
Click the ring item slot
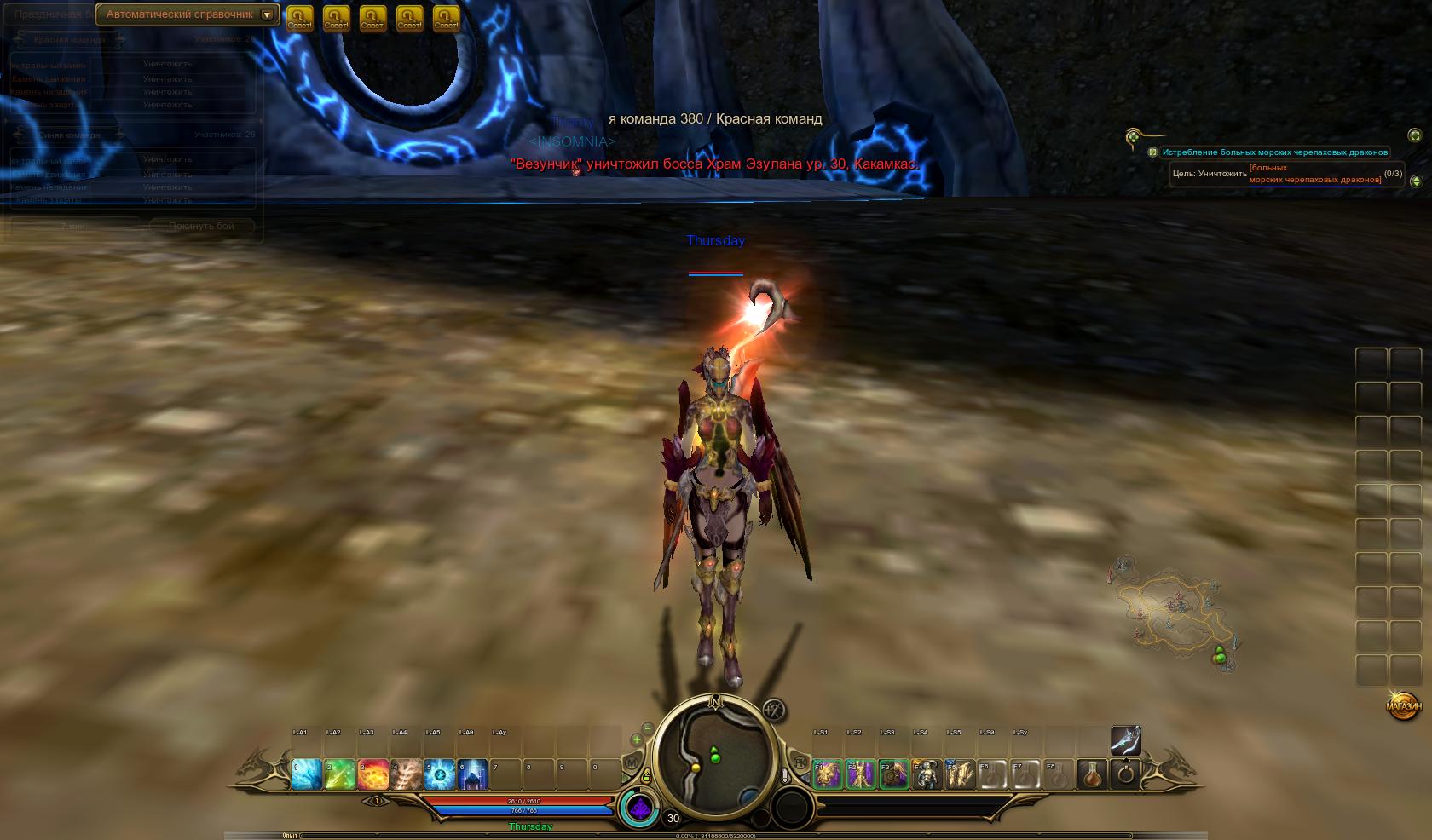tap(1126, 774)
